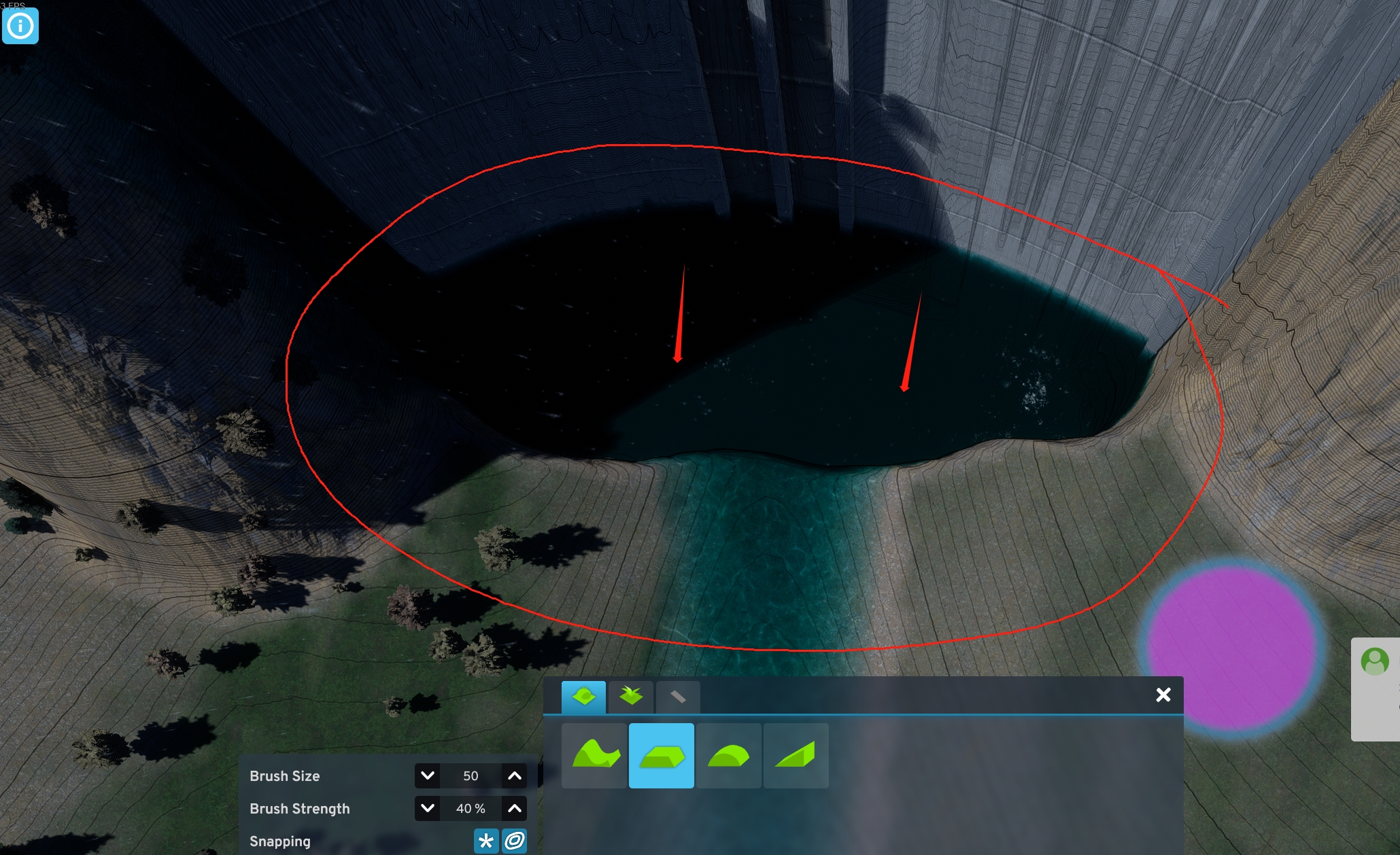
Task: Close the terrain tool panel
Action: 1164,695
